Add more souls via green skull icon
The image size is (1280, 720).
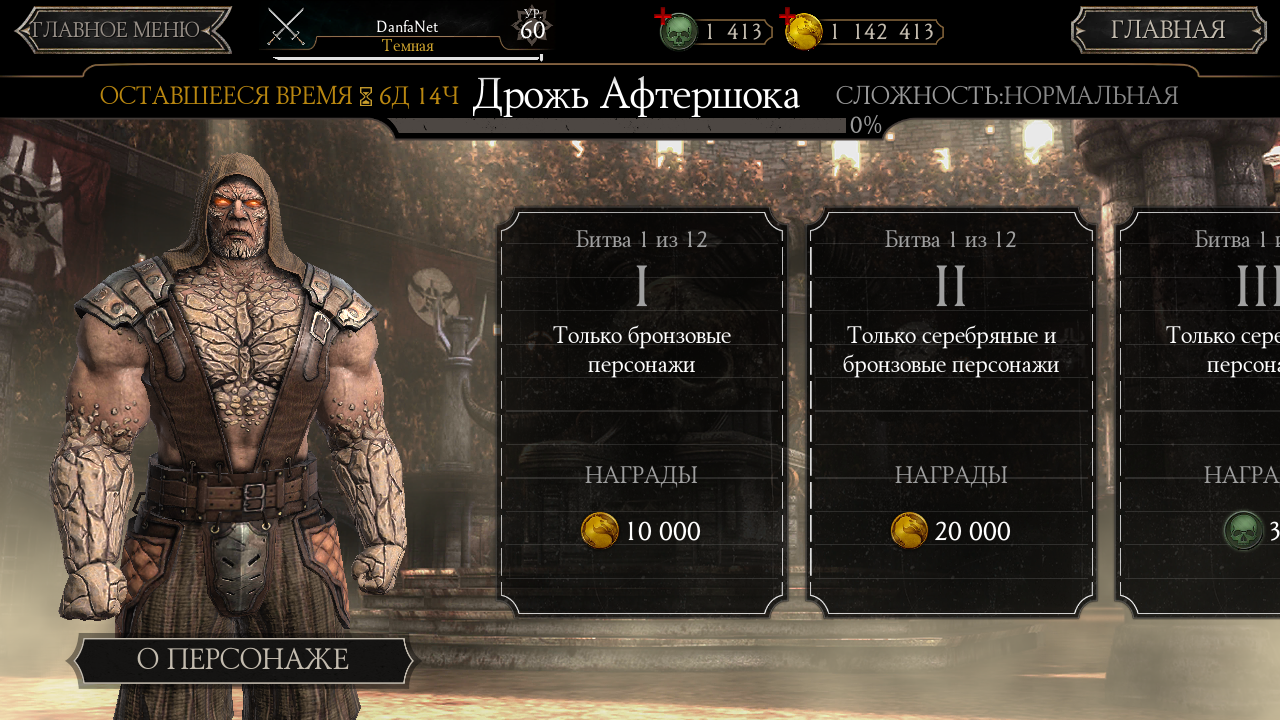point(676,30)
